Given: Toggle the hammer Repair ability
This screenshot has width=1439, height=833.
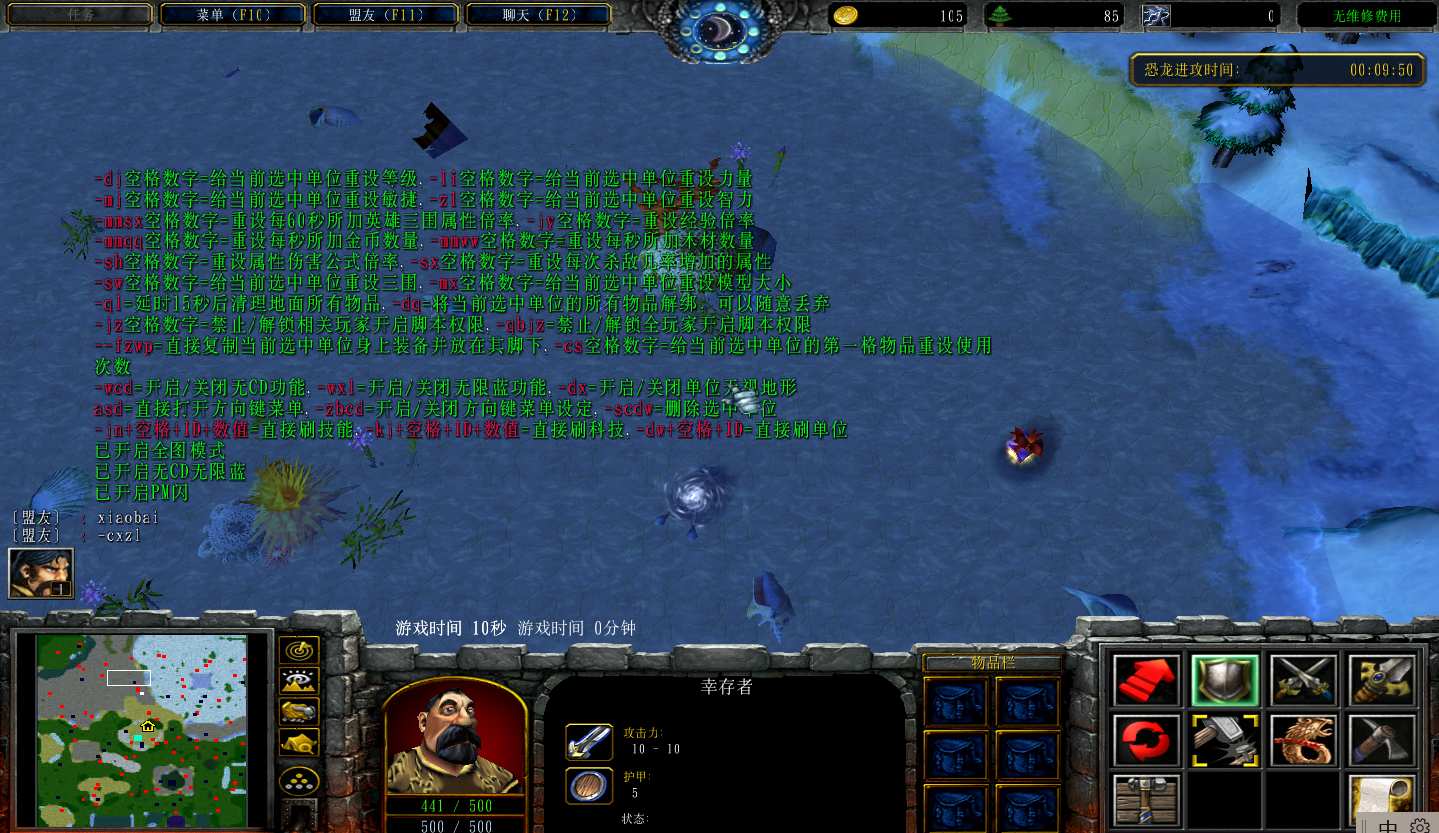Looking at the screenshot, I should point(1225,740).
